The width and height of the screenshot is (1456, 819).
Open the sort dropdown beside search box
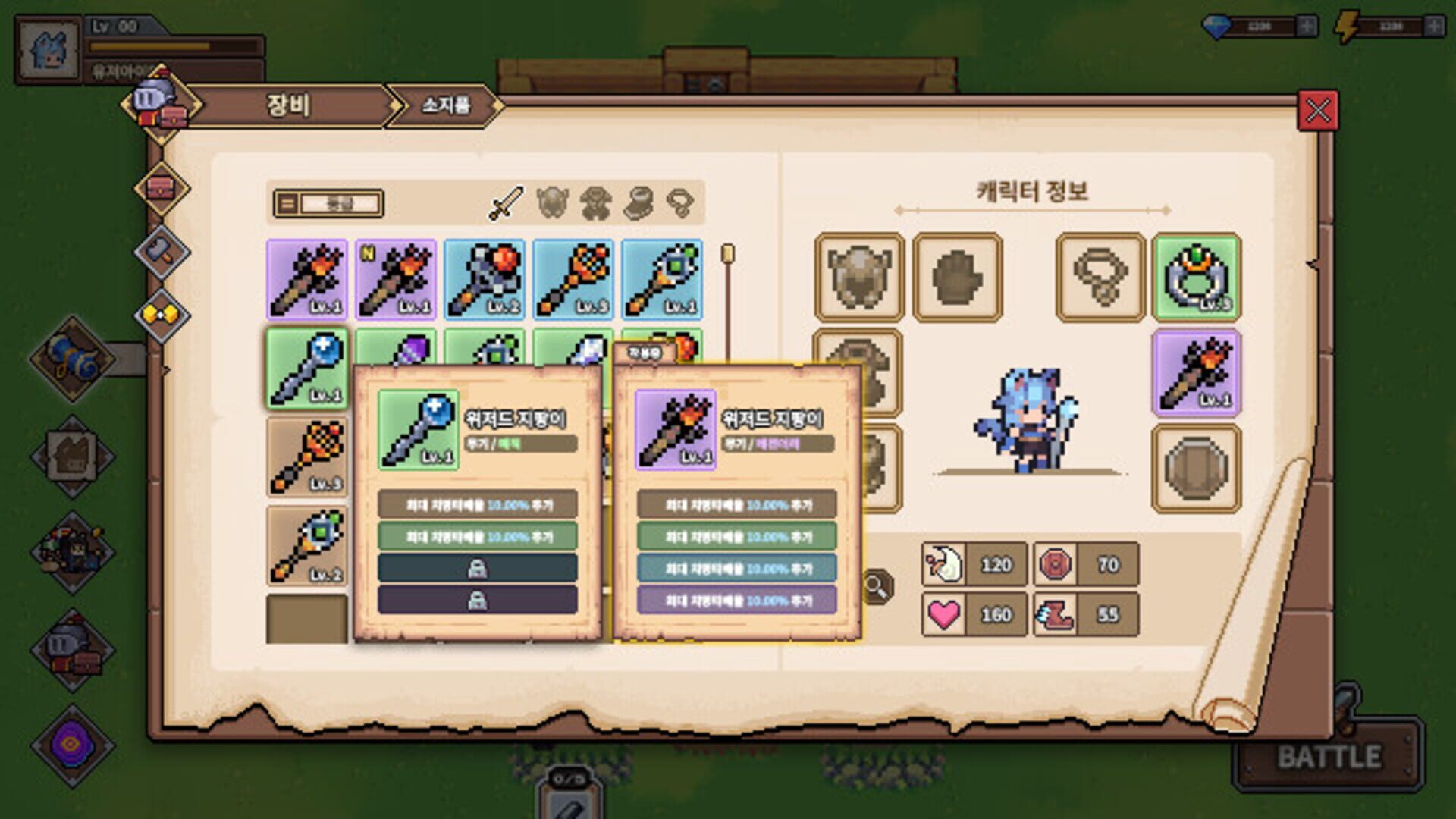(x=288, y=202)
